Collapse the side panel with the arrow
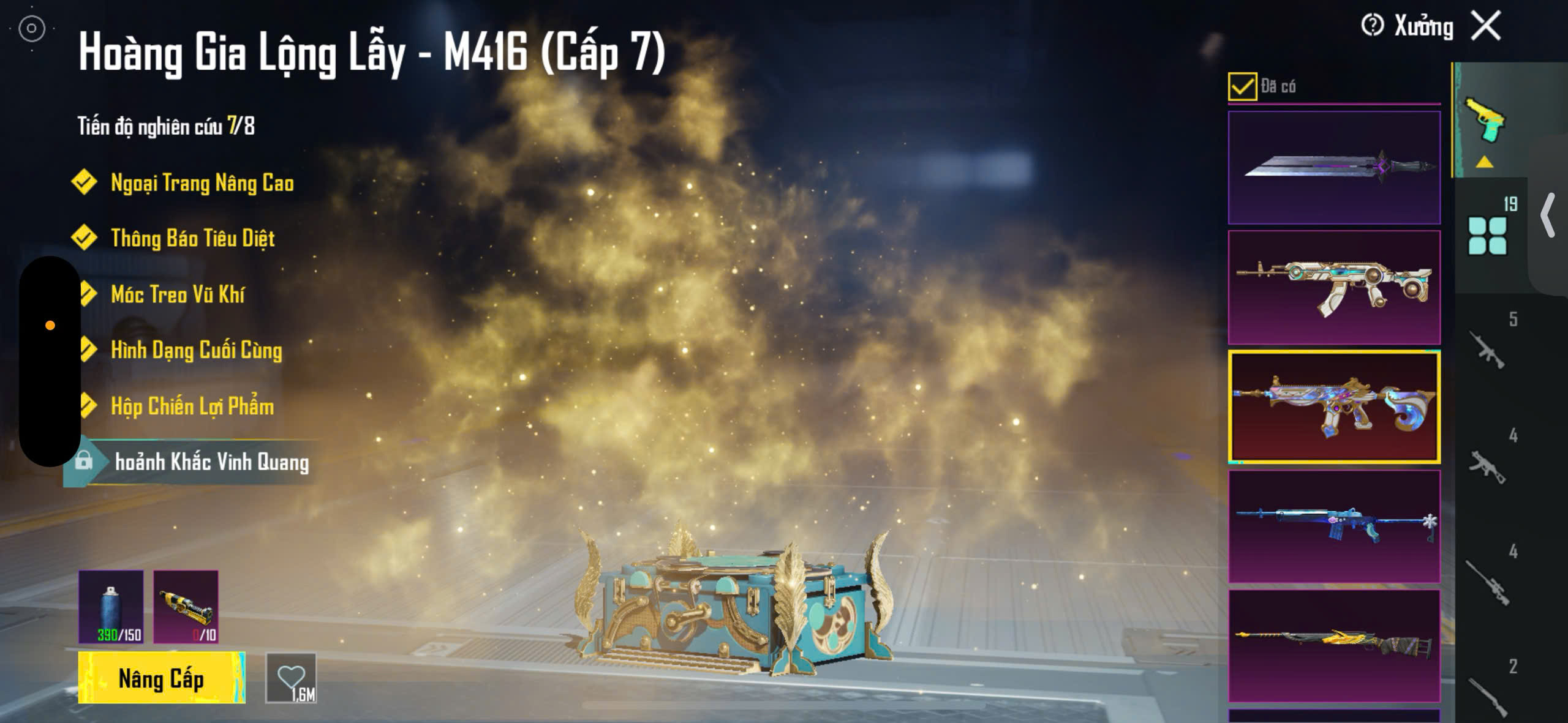The height and width of the screenshot is (723, 1568). click(x=1548, y=215)
